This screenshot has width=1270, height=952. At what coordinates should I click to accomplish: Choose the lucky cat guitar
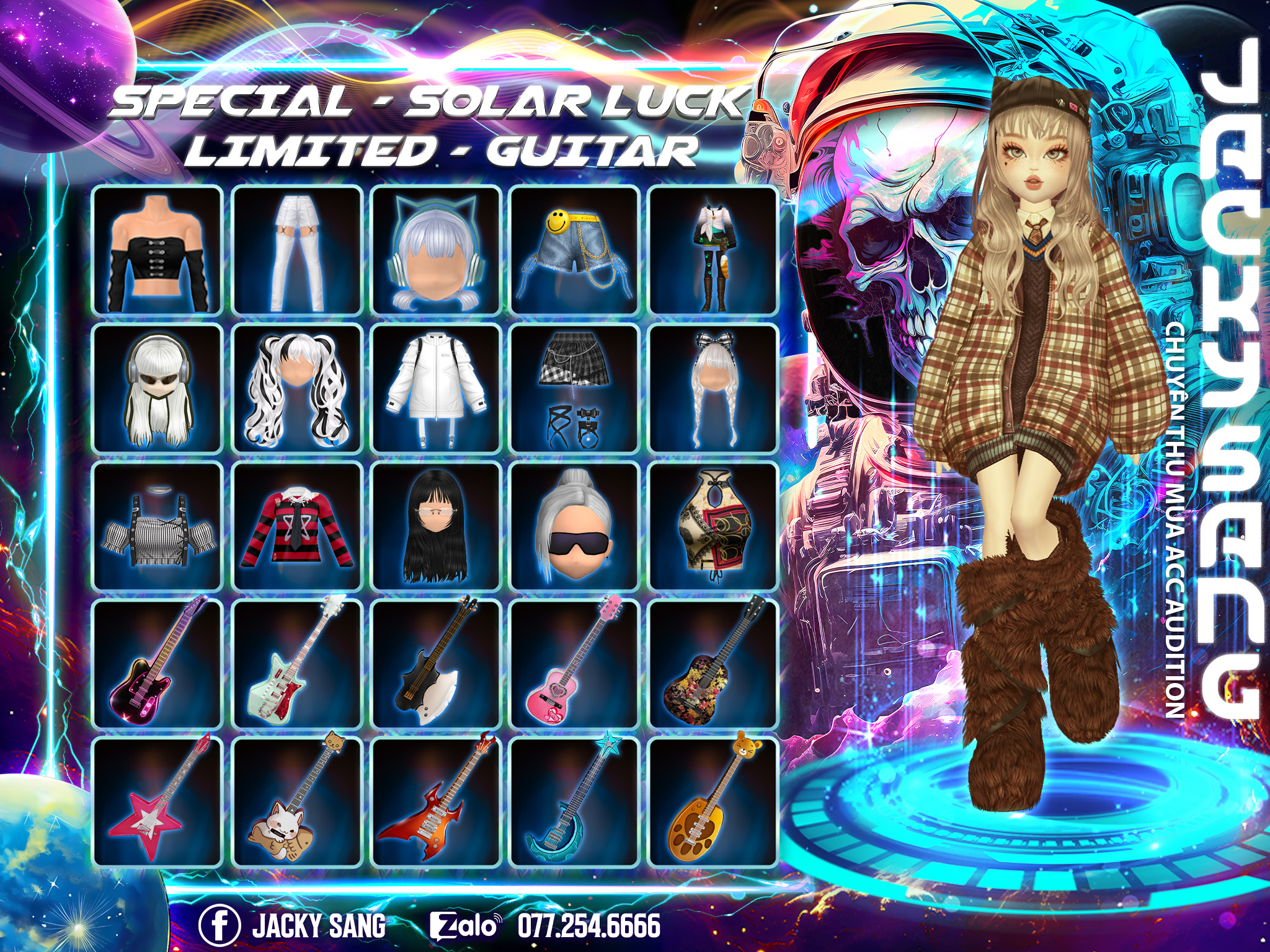297,801
